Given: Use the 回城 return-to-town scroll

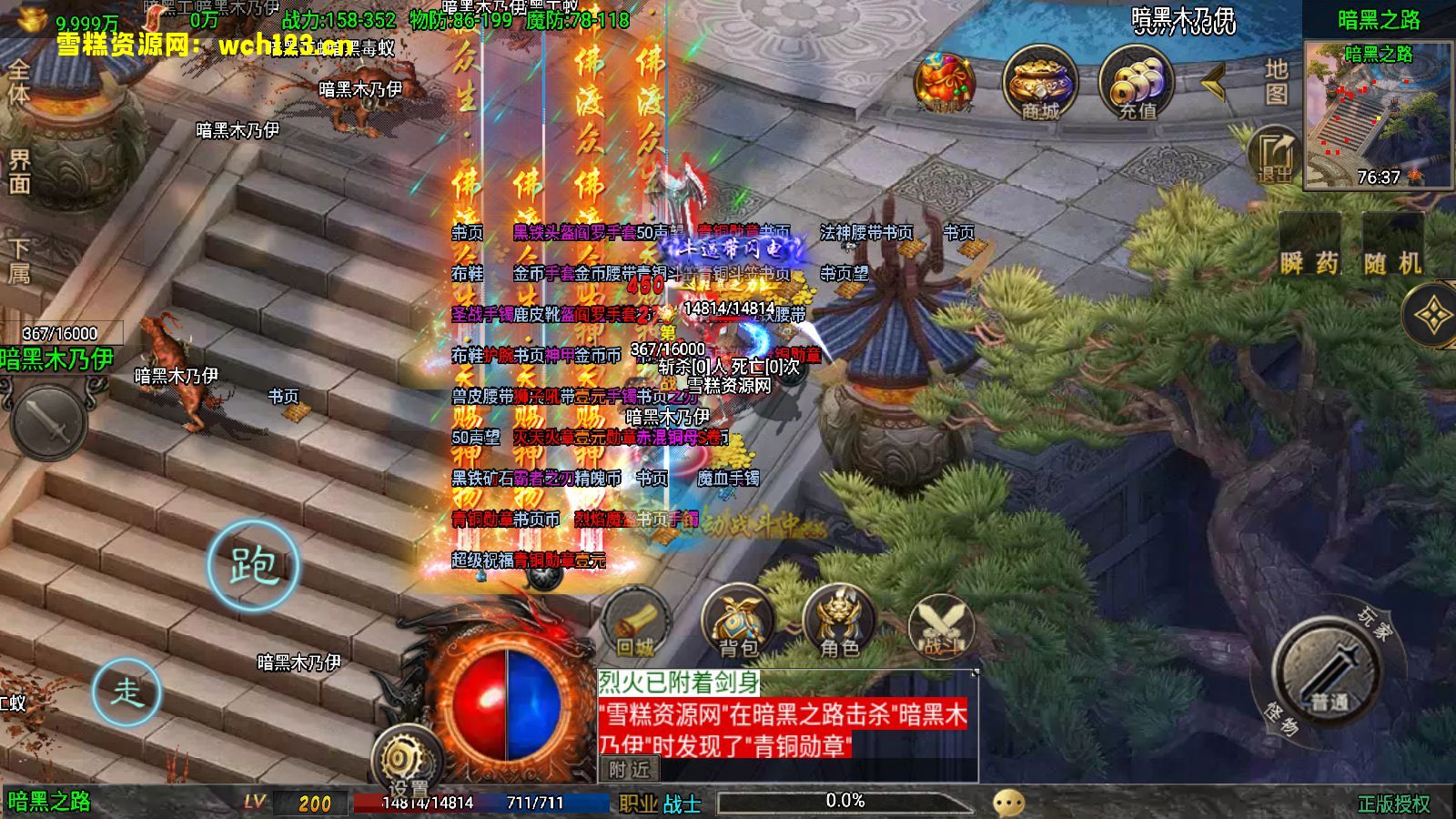Looking at the screenshot, I should [x=637, y=619].
